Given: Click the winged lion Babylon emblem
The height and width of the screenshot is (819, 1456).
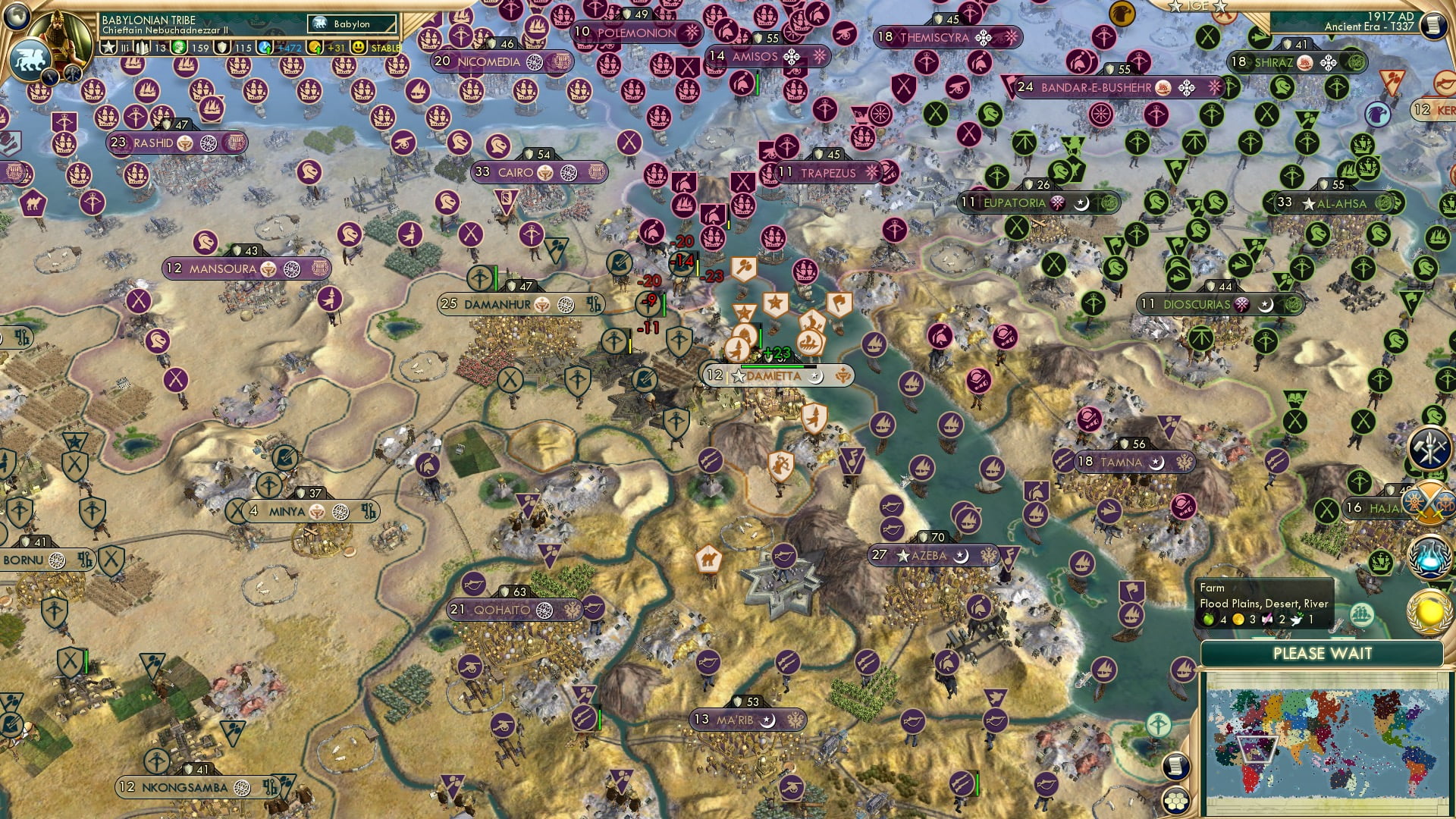Looking at the screenshot, I should [x=30, y=57].
